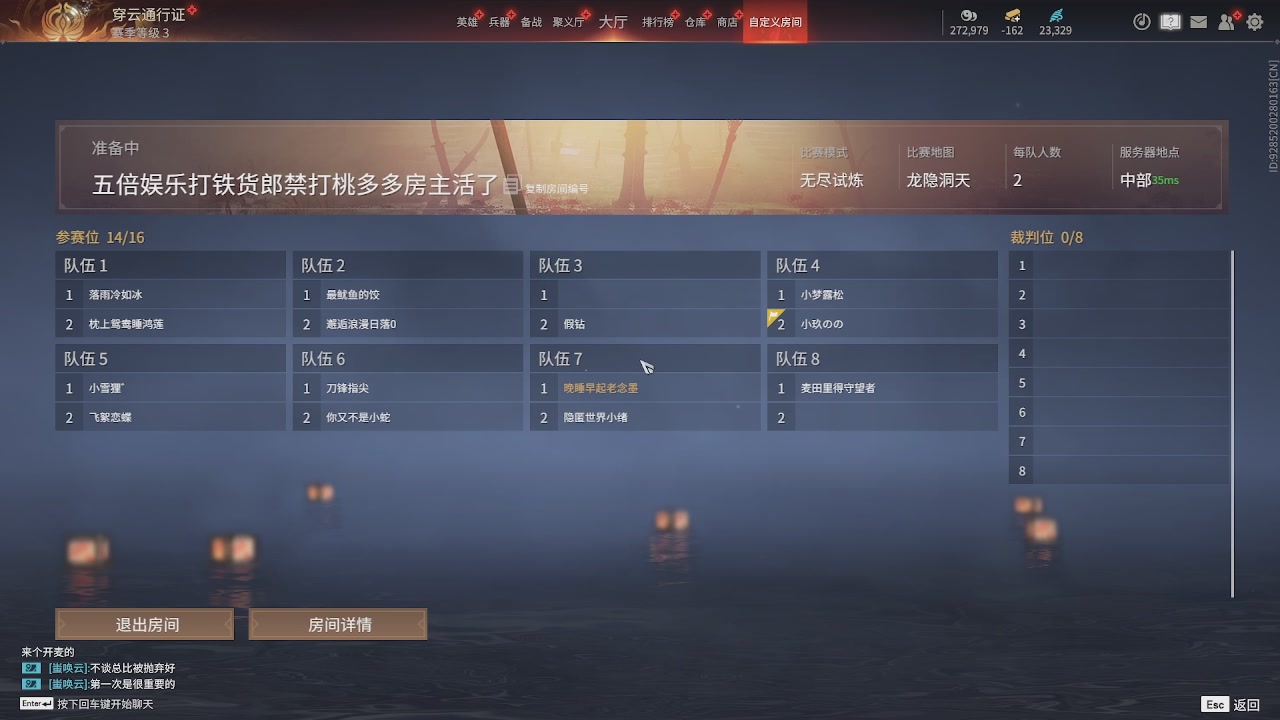Image resolution: width=1280 pixels, height=720 pixels.
Task: Open the friends icon with red notification
Action: click(1227, 21)
